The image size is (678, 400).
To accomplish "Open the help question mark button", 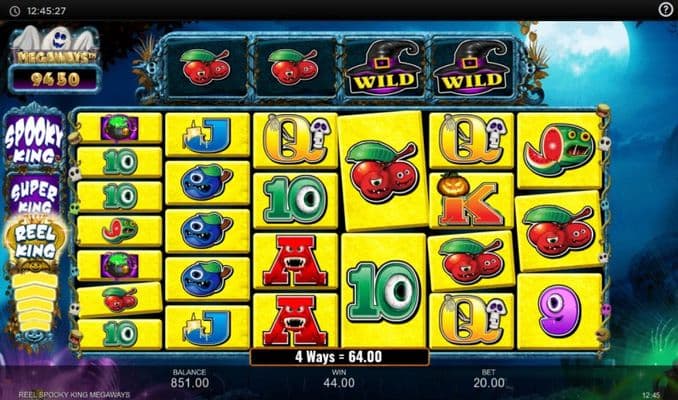I will coord(666,9).
